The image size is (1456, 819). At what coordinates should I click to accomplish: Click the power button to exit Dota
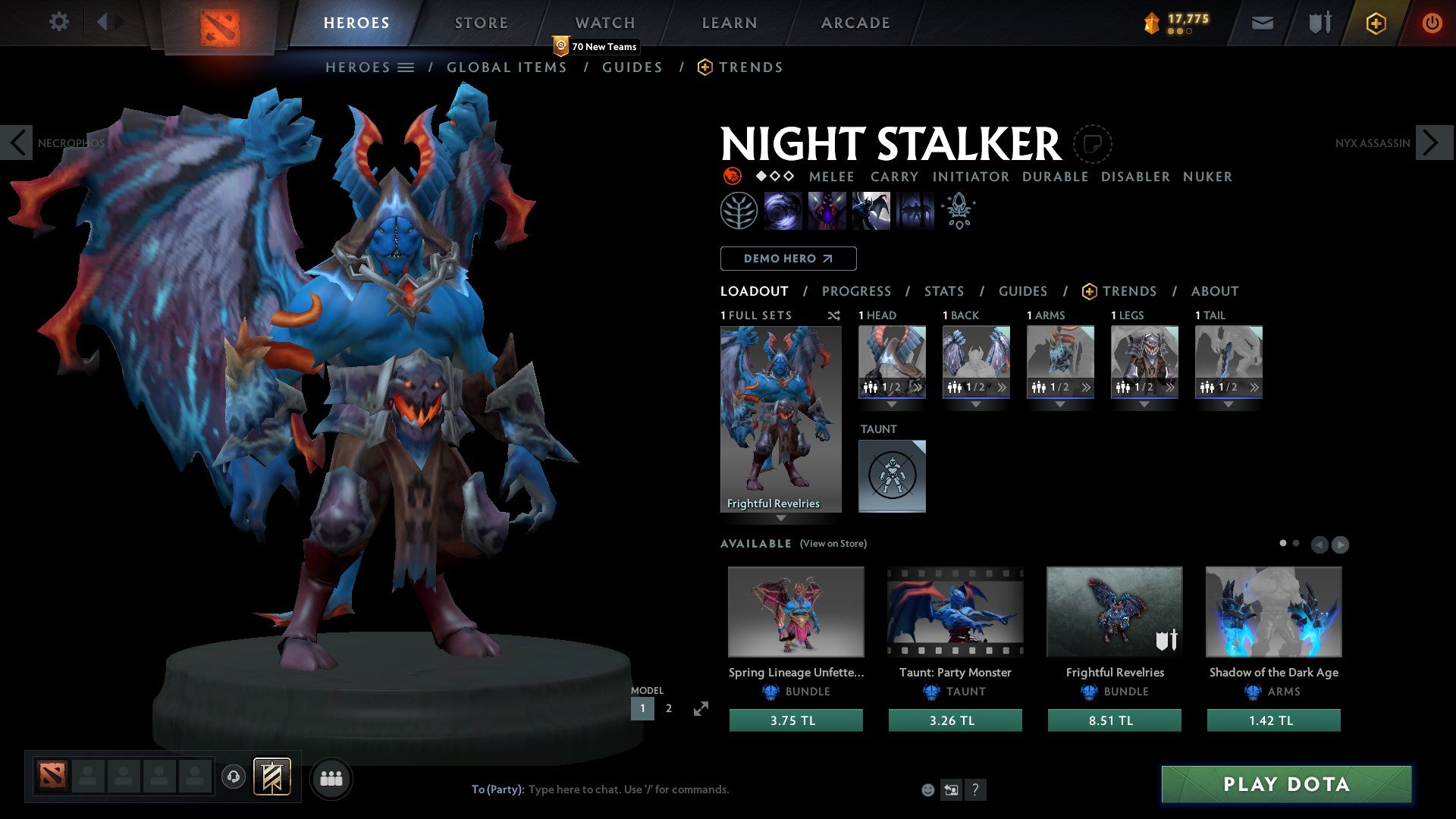coord(1432,23)
